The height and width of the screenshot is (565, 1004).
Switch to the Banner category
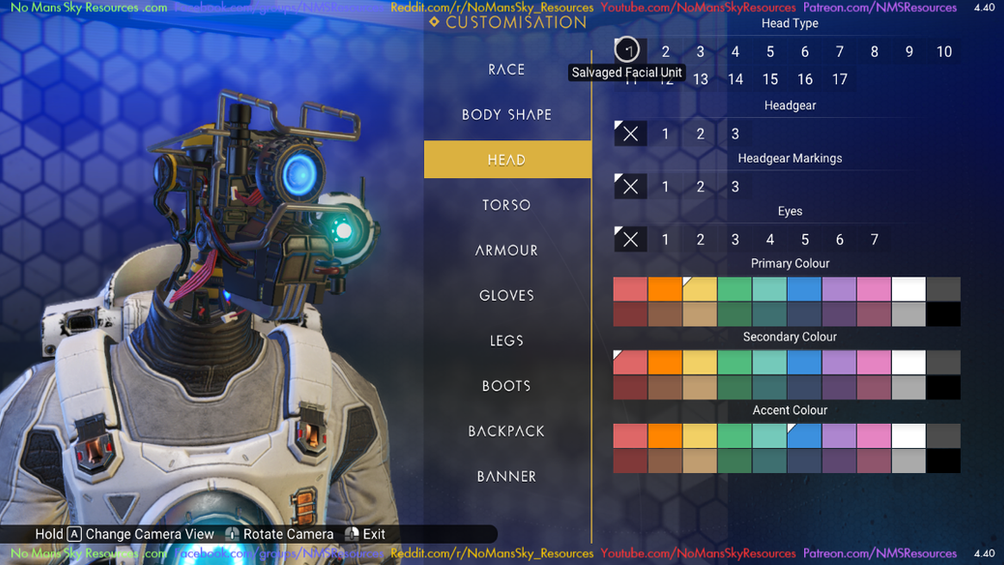pos(507,476)
